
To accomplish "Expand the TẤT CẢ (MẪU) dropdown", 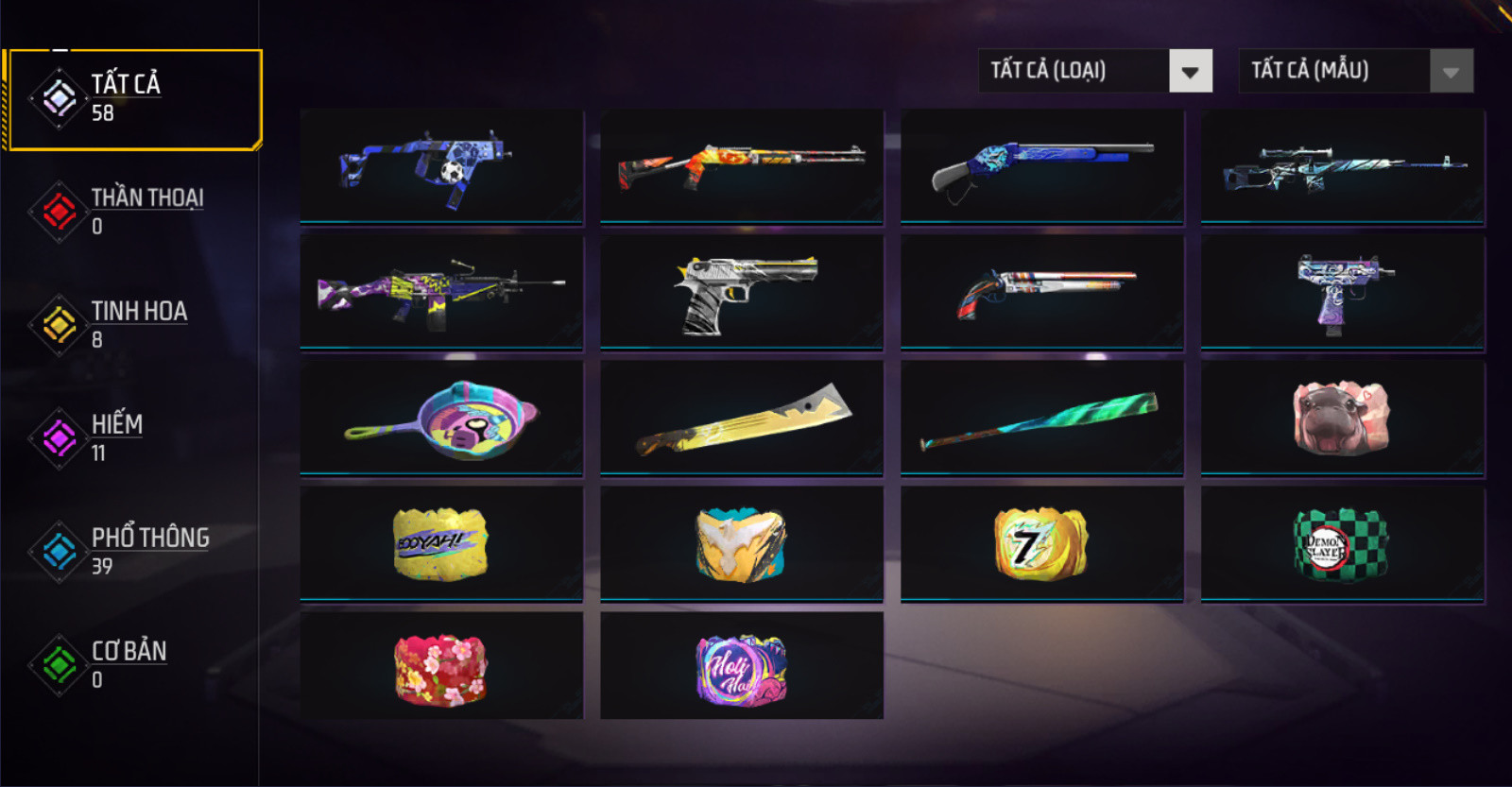I will [x=1355, y=71].
